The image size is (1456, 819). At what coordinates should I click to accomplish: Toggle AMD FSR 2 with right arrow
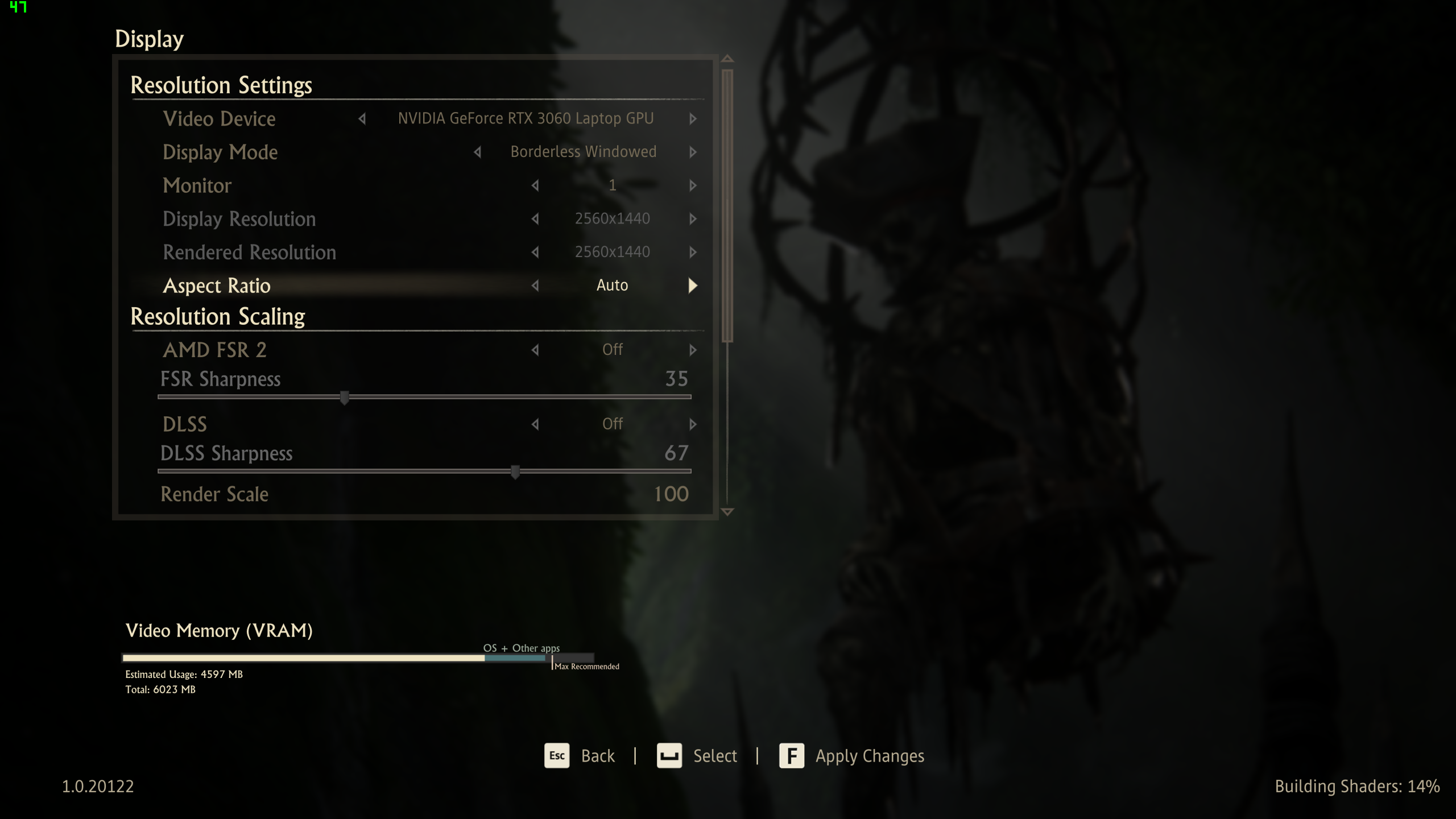pyautogui.click(x=693, y=350)
